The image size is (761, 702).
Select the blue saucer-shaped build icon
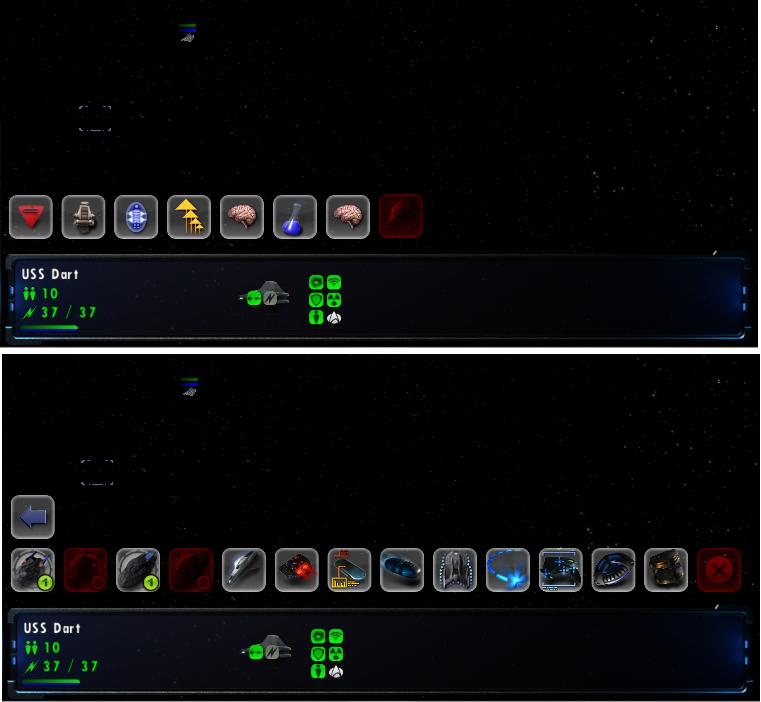point(402,570)
